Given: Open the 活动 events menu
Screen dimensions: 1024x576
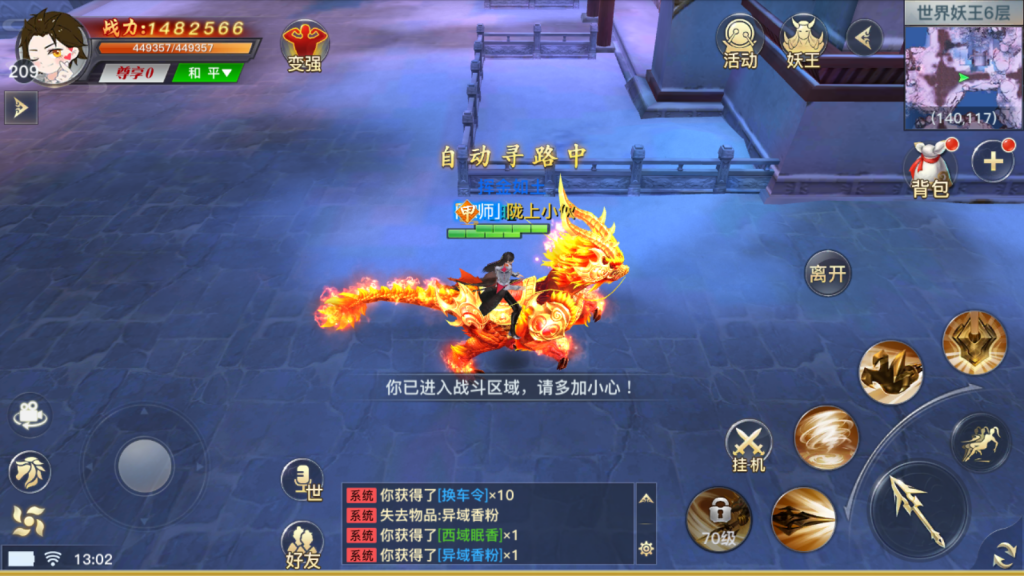Looking at the screenshot, I should 740,42.
